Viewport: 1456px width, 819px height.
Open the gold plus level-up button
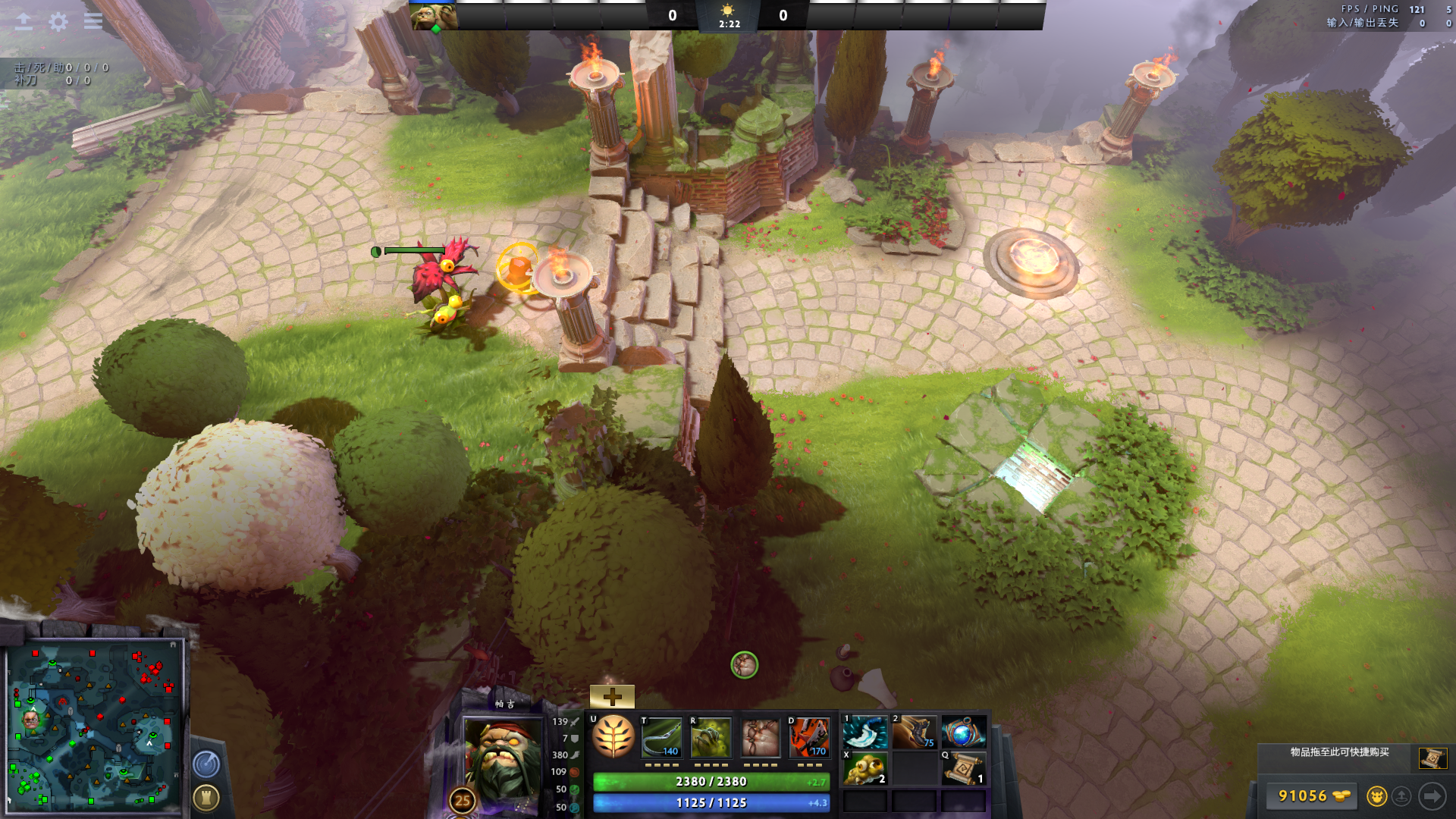tap(612, 696)
